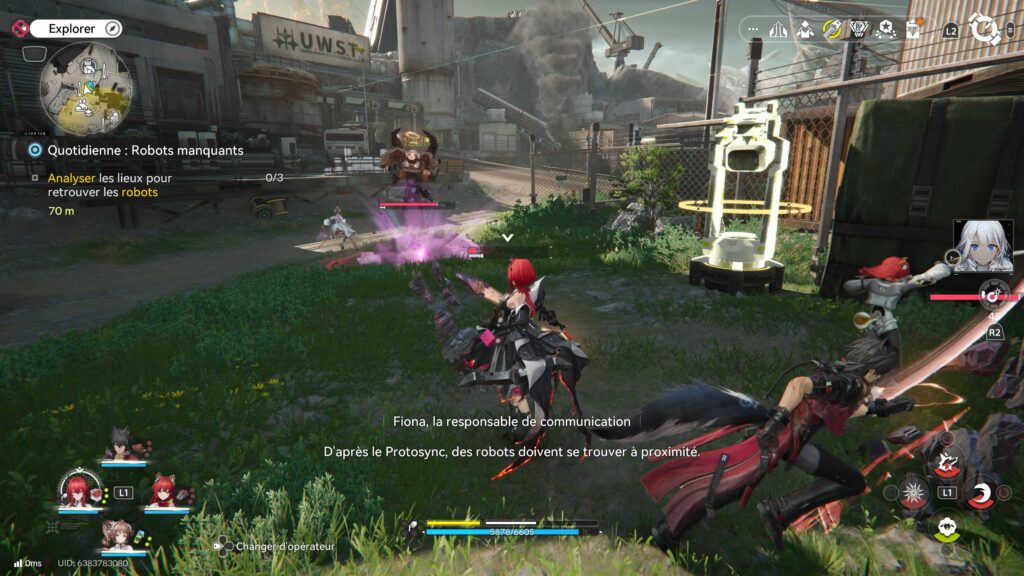Open the large ring main menu icon
Image resolution: width=1024 pixels, height=576 pixels.
984,29
